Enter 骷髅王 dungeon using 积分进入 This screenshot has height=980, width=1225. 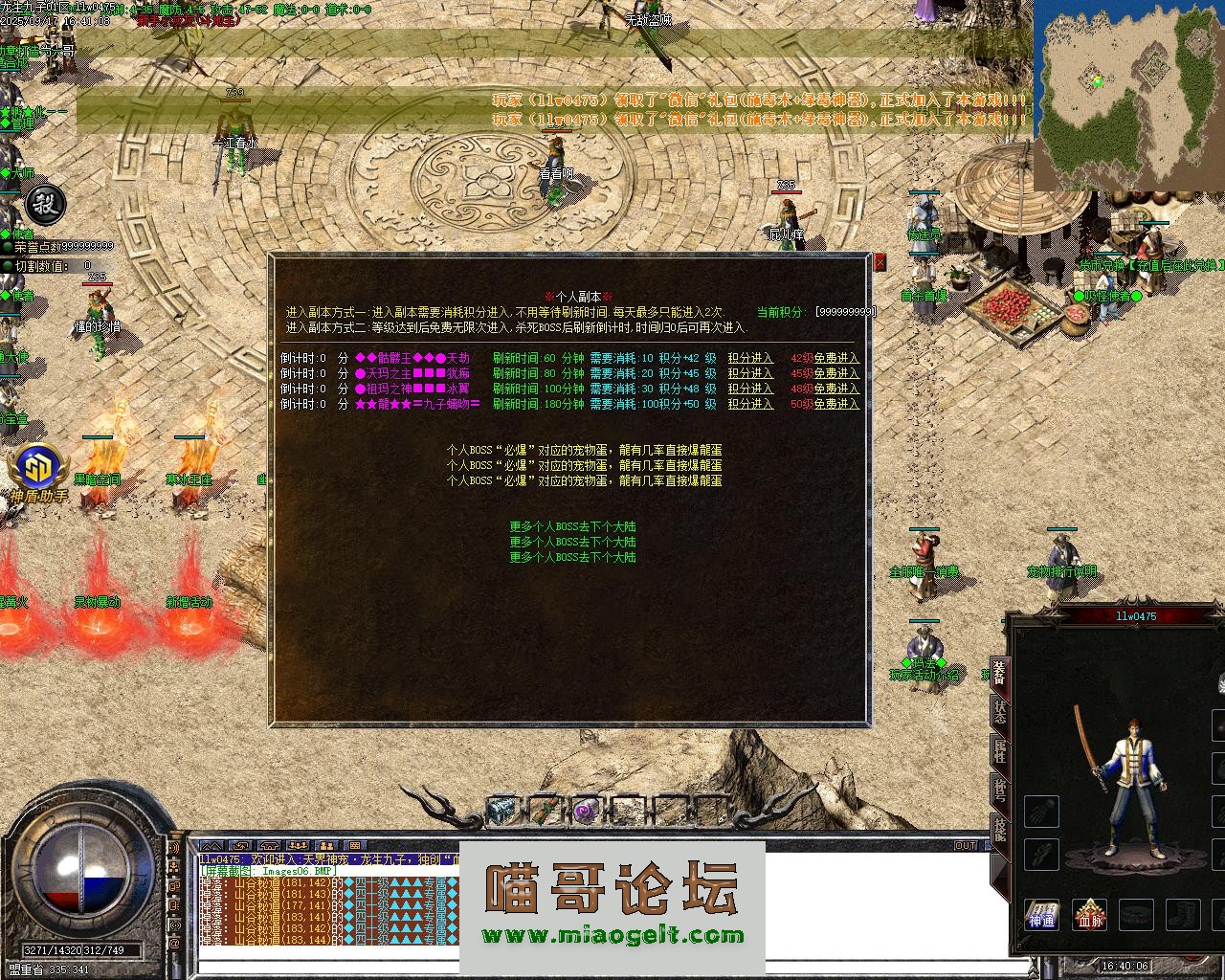[750, 359]
